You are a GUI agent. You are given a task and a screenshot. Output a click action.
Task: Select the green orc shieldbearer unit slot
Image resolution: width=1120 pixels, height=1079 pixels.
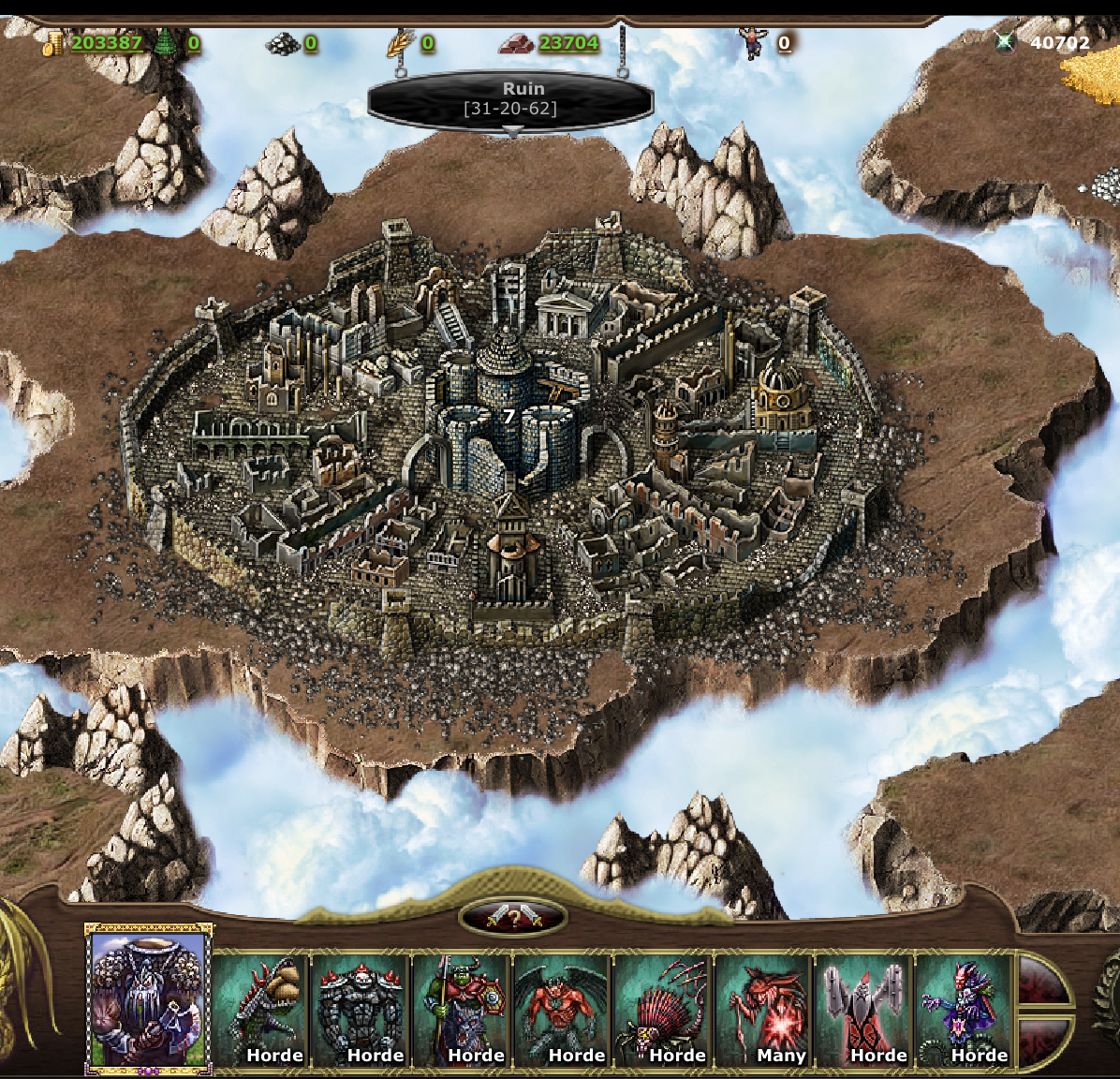[462, 1010]
